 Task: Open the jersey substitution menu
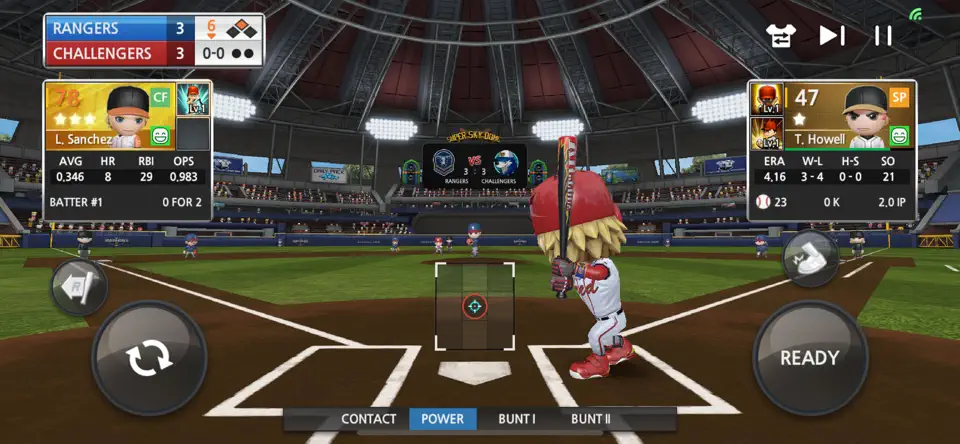click(780, 36)
